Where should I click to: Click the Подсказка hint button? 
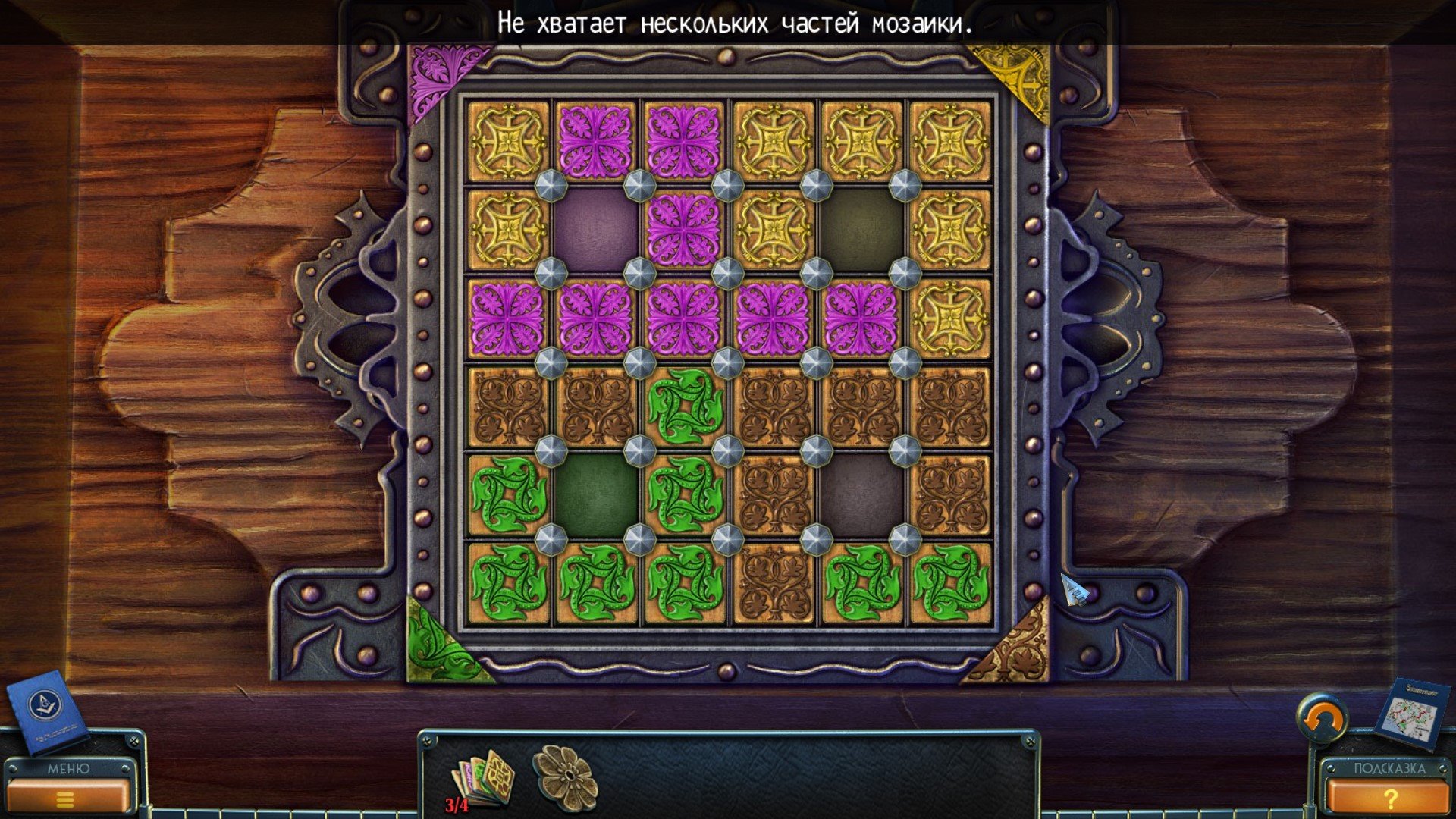[1389, 789]
